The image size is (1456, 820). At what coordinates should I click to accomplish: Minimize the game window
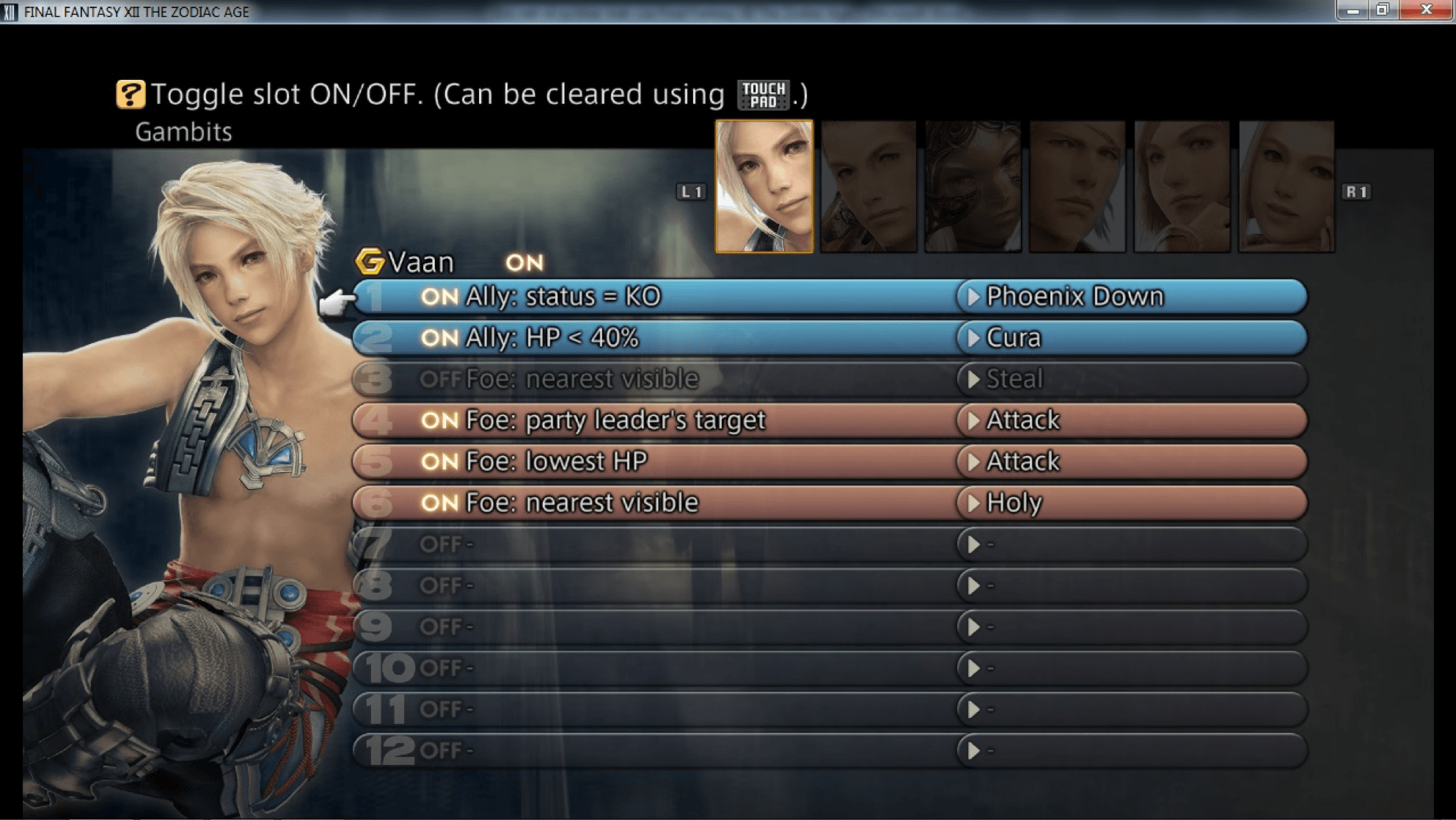tap(1353, 10)
